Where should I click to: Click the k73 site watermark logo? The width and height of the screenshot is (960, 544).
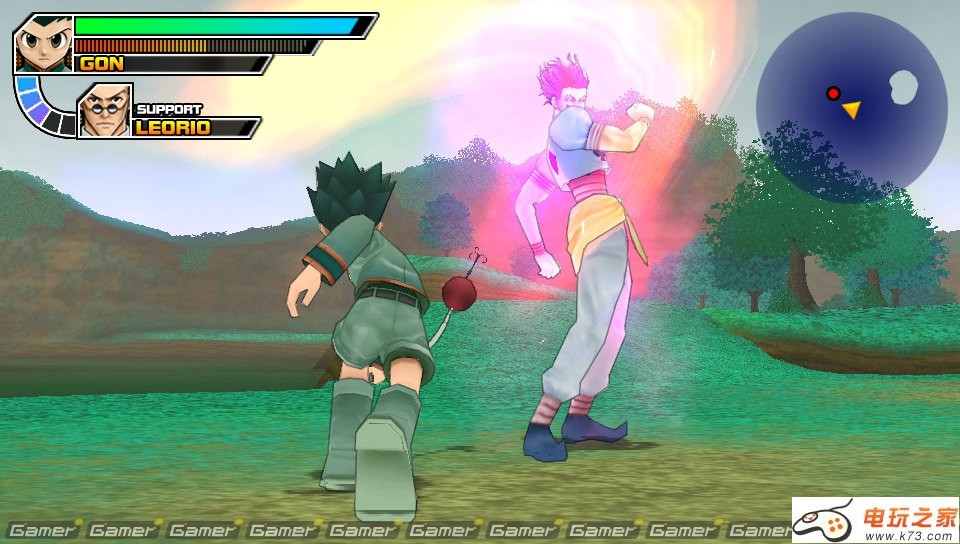874,520
